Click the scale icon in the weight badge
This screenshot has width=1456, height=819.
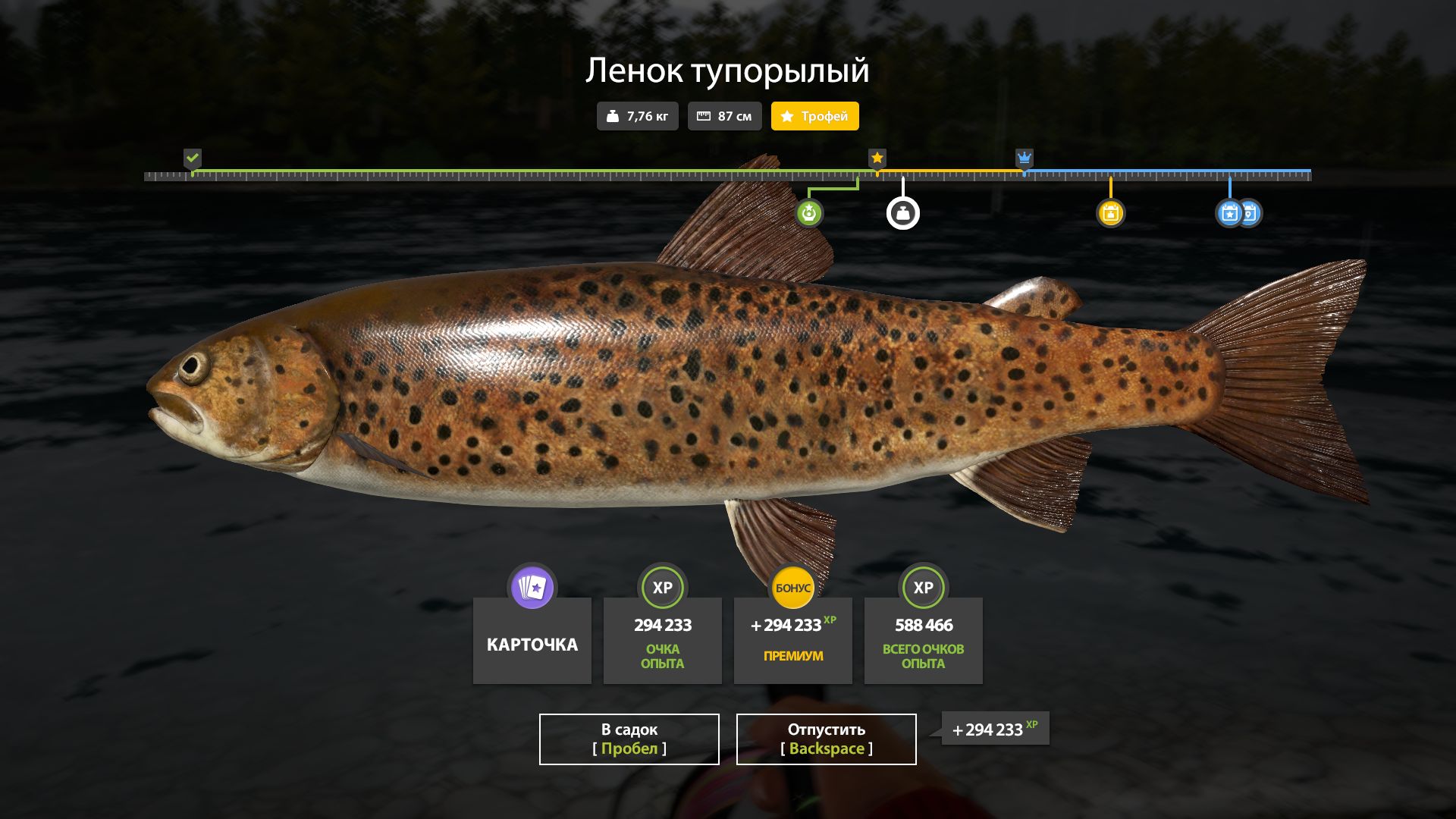[613, 116]
